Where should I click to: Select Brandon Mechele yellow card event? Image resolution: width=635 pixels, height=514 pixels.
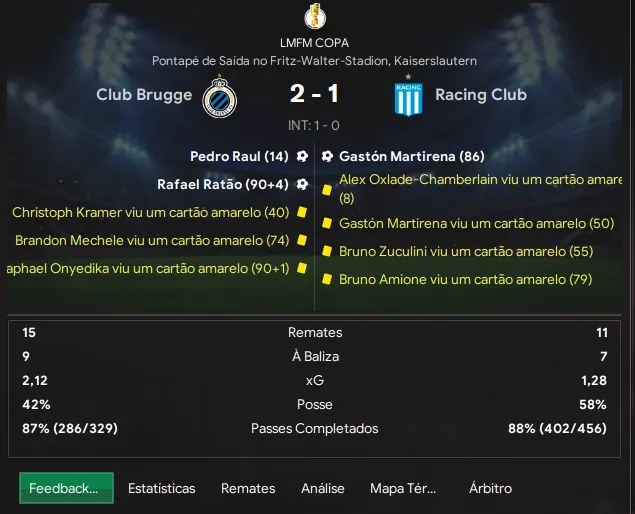pos(152,241)
